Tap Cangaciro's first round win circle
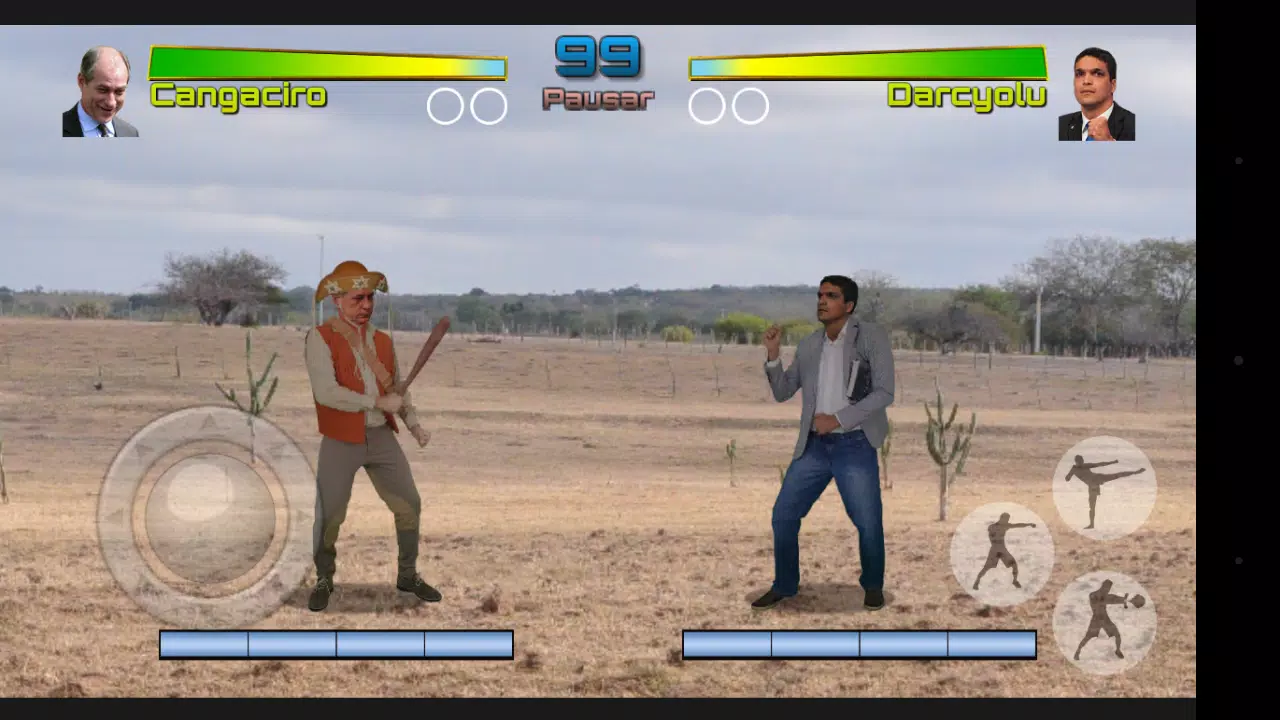The height and width of the screenshot is (720, 1280). coord(444,104)
